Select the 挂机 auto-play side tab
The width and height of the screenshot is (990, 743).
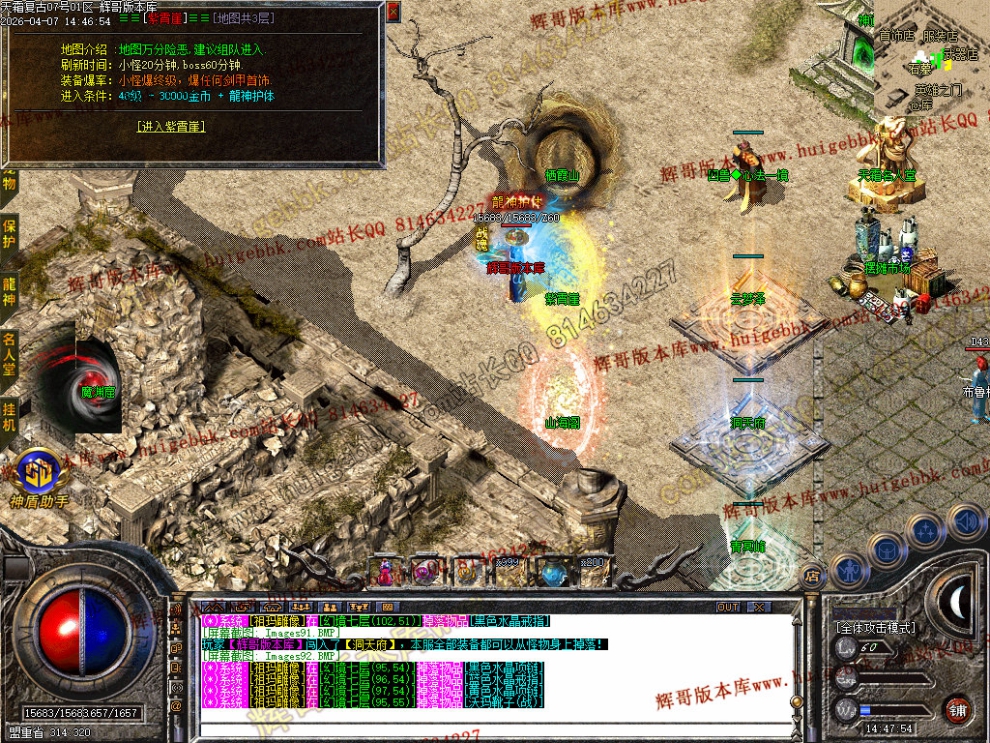(x=9, y=417)
